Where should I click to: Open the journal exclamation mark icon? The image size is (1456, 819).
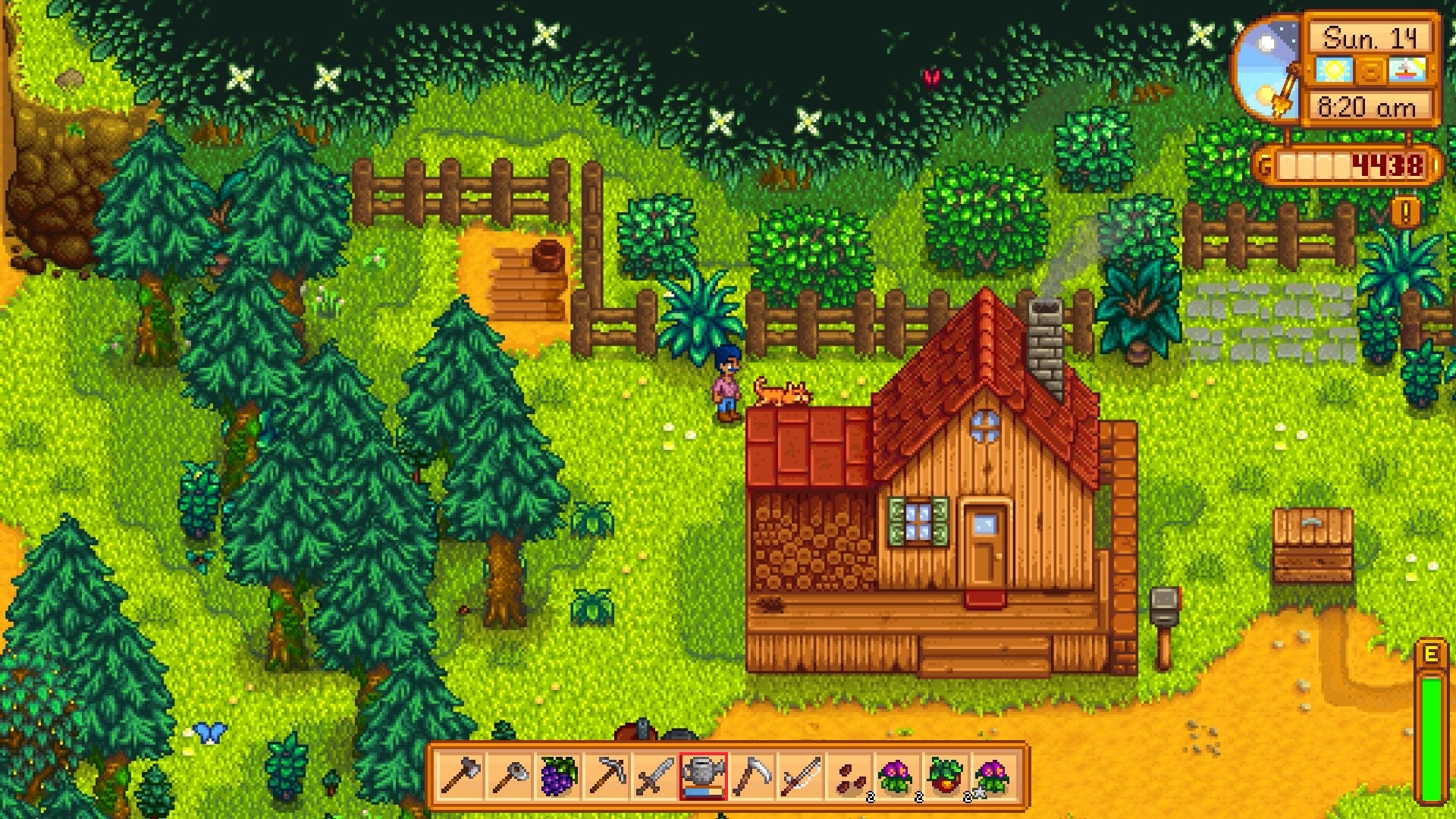point(1405,212)
